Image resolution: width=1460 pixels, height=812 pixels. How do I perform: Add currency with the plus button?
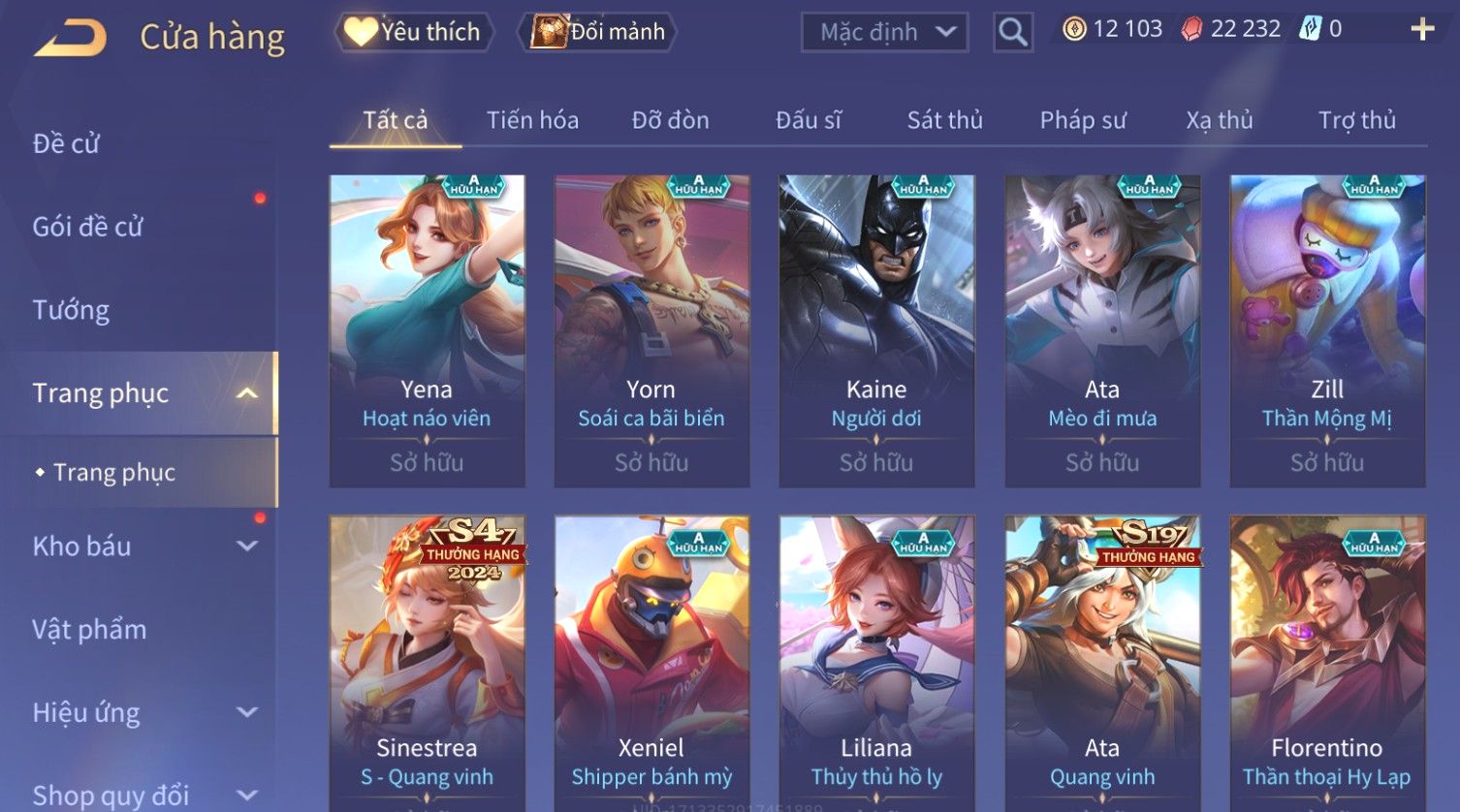[1421, 30]
